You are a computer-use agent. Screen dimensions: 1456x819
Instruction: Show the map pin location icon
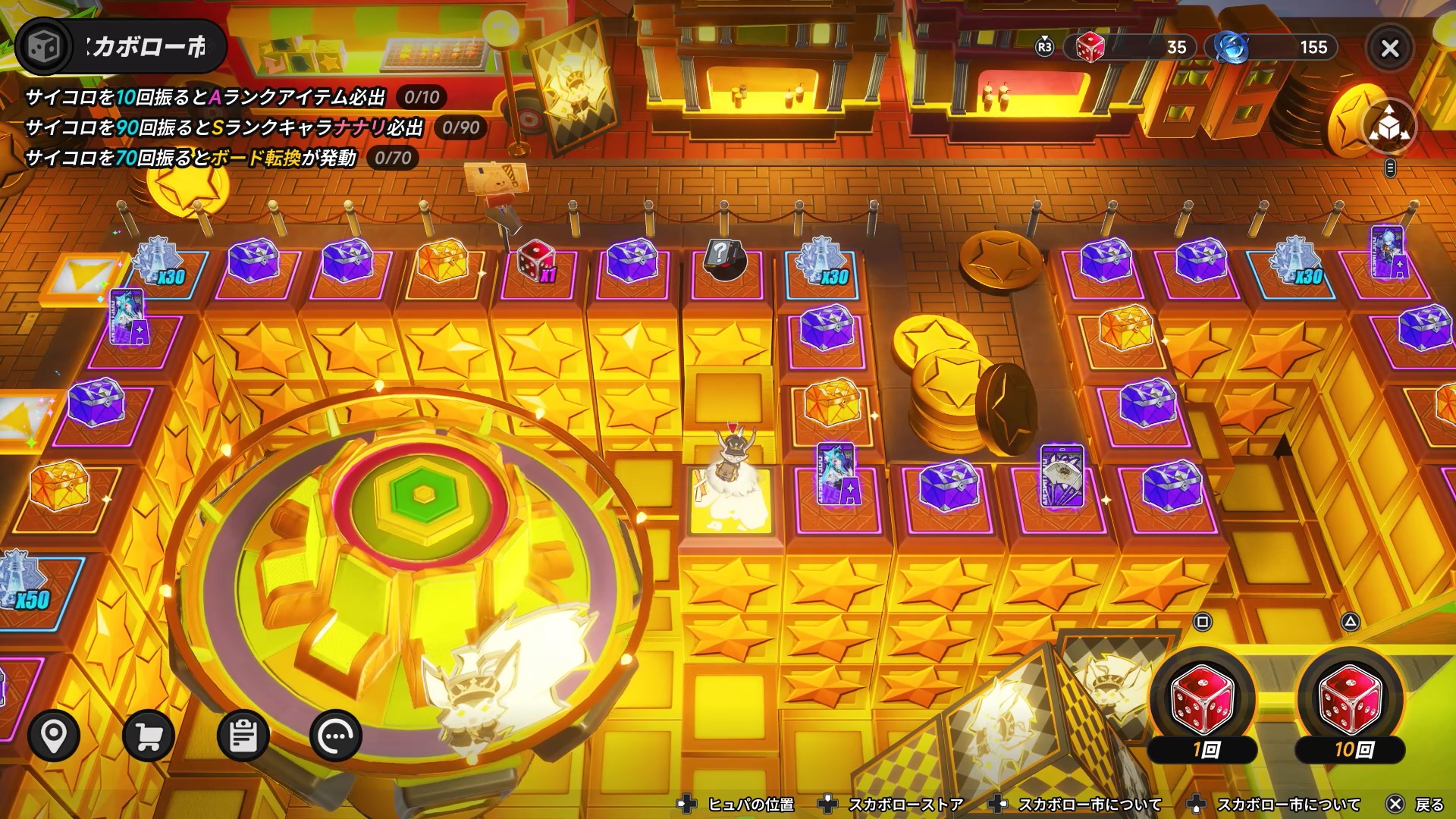[x=54, y=736]
